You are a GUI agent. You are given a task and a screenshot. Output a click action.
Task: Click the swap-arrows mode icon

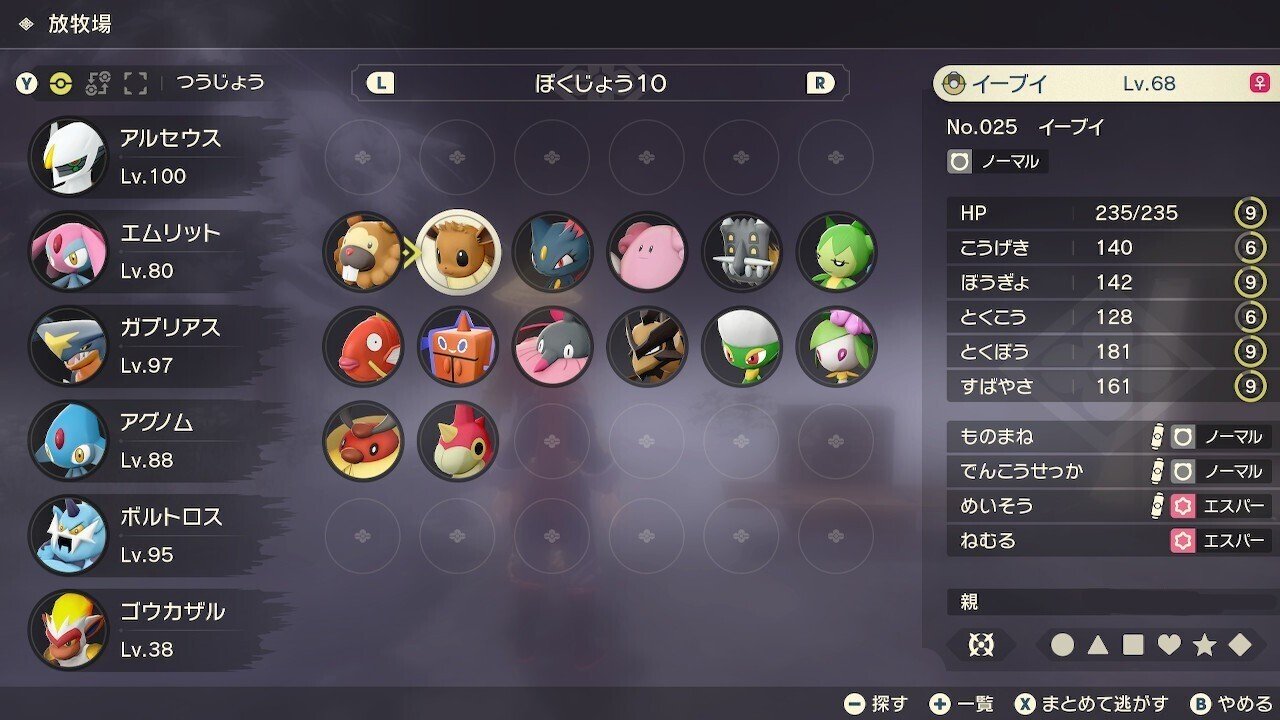coord(100,84)
